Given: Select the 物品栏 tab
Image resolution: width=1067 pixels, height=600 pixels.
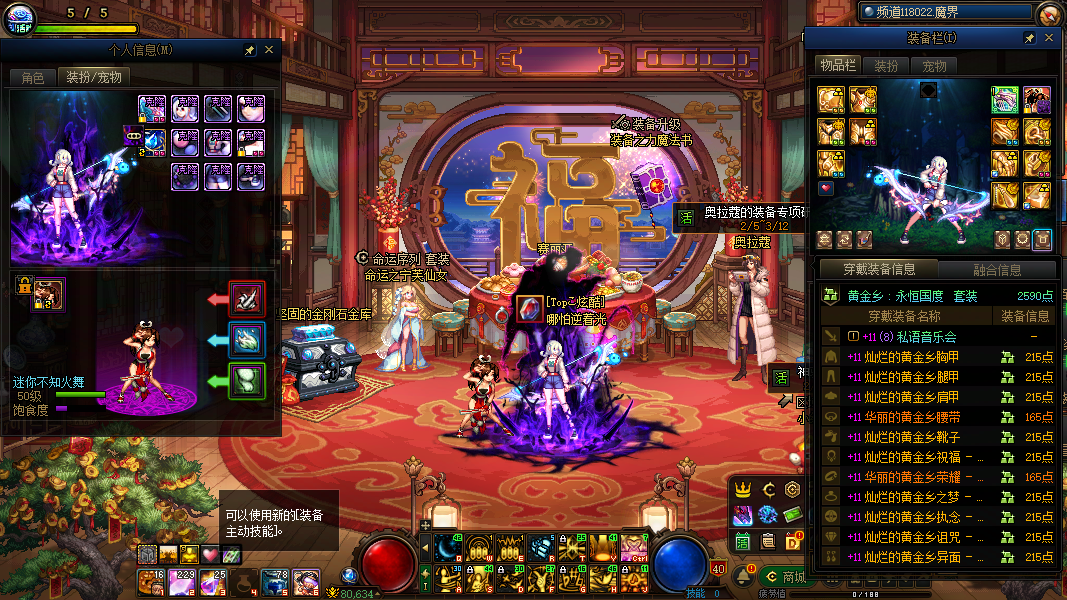Looking at the screenshot, I should coord(838,66).
